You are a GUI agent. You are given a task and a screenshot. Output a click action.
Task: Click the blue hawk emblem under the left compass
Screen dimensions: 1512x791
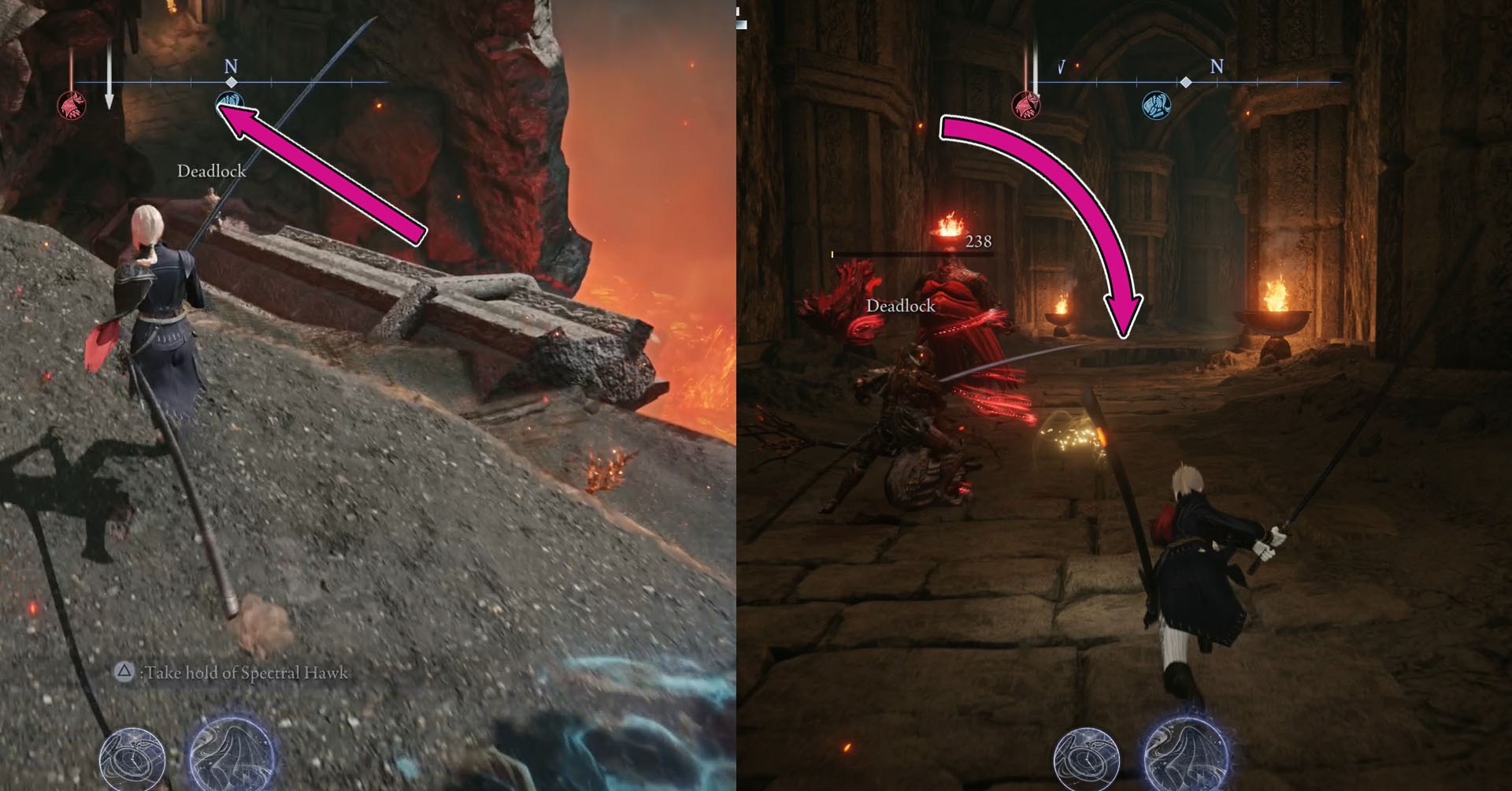tap(230, 103)
